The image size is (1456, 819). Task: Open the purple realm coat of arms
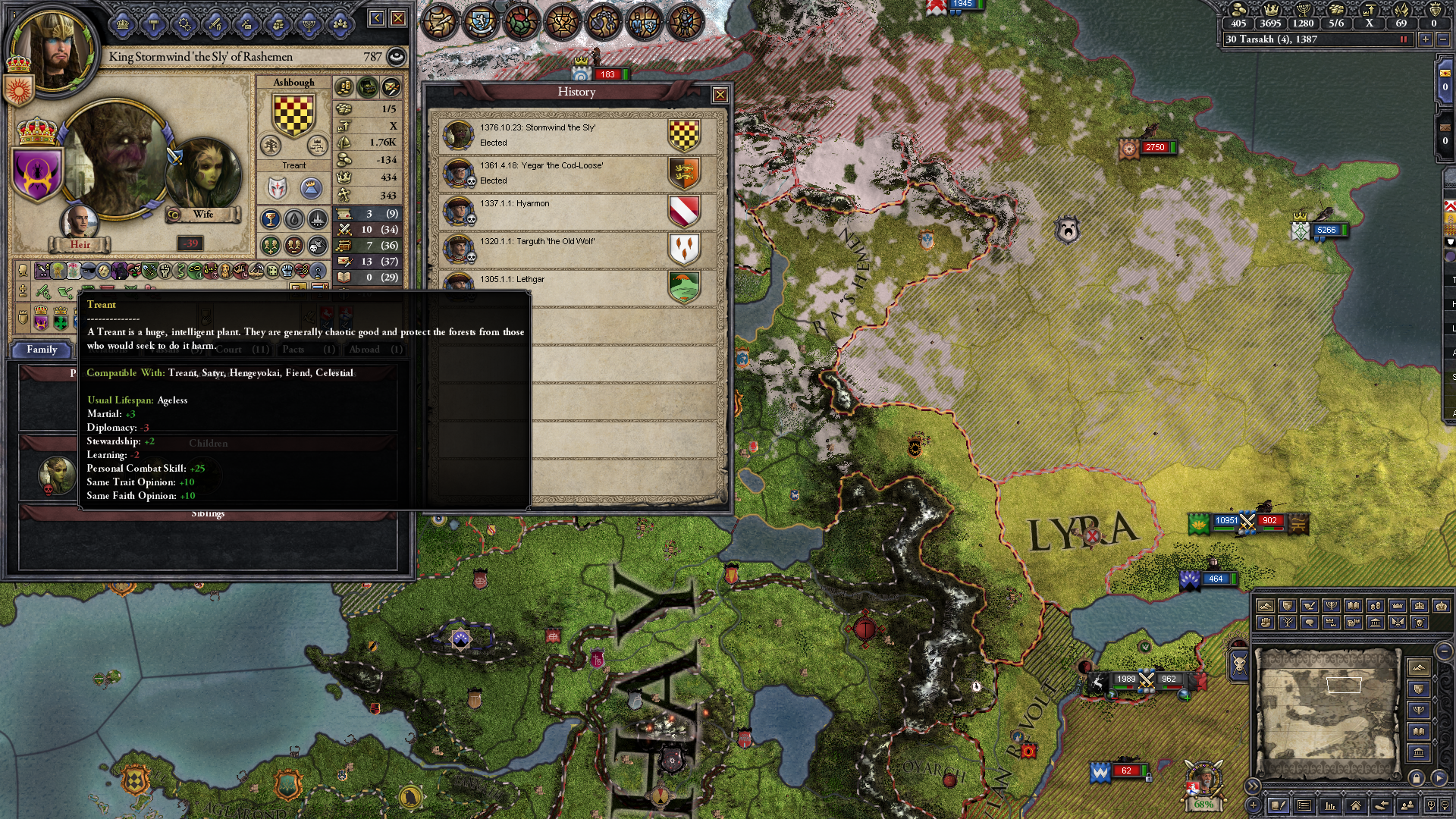click(x=36, y=174)
